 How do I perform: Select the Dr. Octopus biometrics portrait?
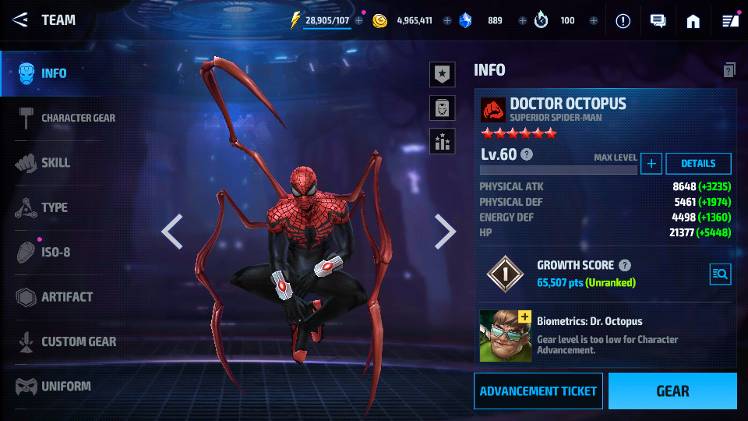[504, 335]
